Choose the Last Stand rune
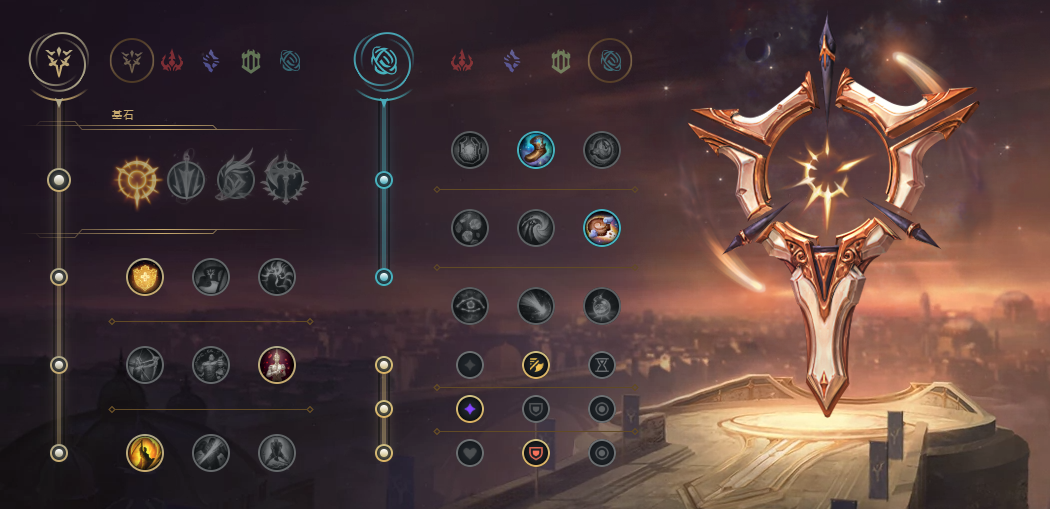Screen dimensions: 1050x509 [x=277, y=452]
